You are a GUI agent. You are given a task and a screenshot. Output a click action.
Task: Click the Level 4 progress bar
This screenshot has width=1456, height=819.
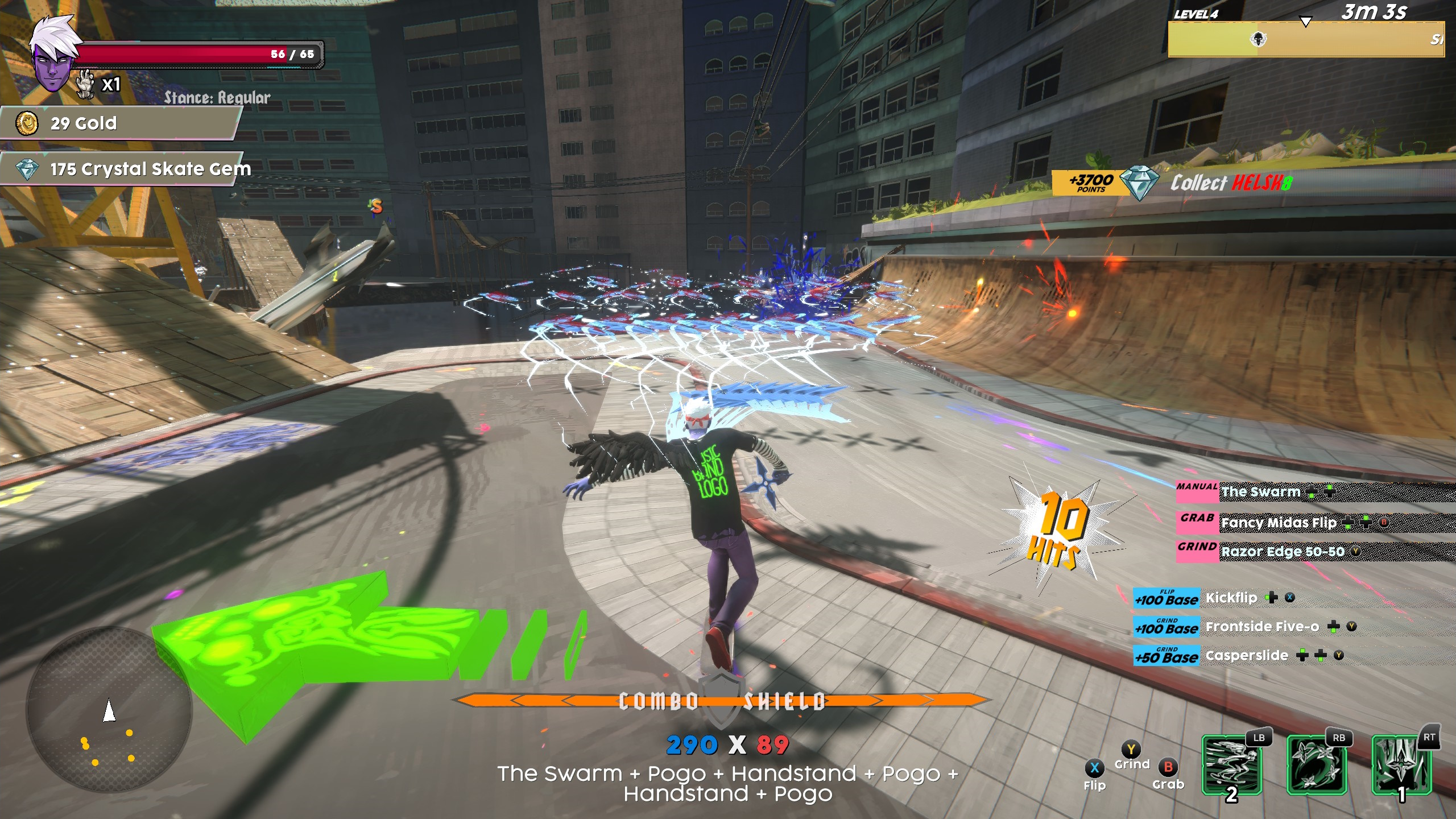tap(1305, 39)
